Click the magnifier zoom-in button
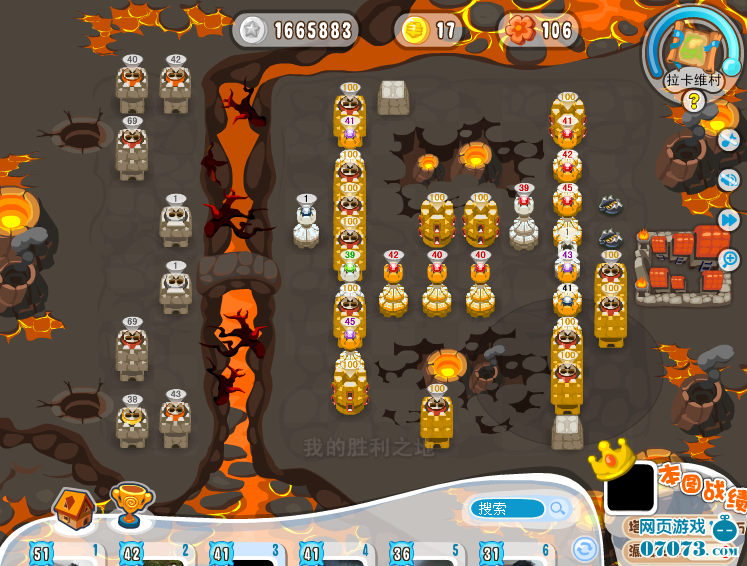This screenshot has height=566, width=747. (730, 259)
